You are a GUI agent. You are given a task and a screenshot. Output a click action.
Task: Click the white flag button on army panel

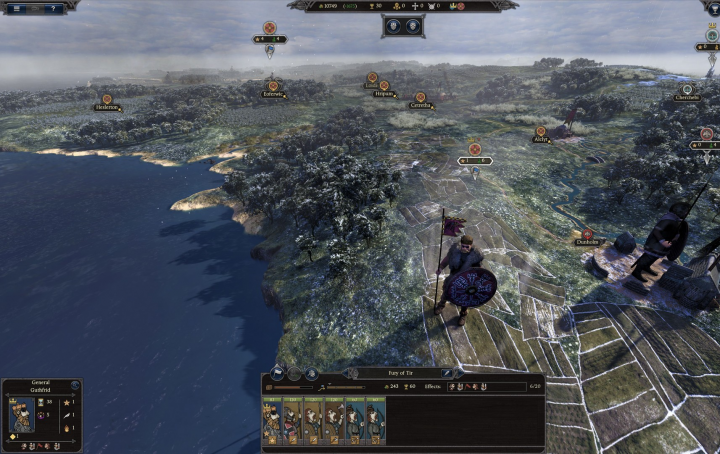(x=276, y=373)
